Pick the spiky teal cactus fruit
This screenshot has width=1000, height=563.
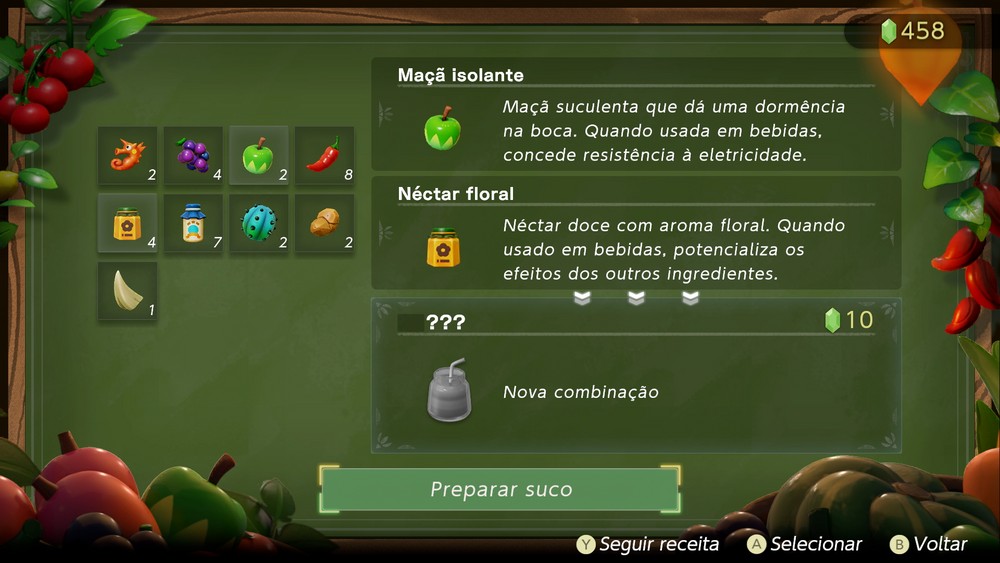258,222
